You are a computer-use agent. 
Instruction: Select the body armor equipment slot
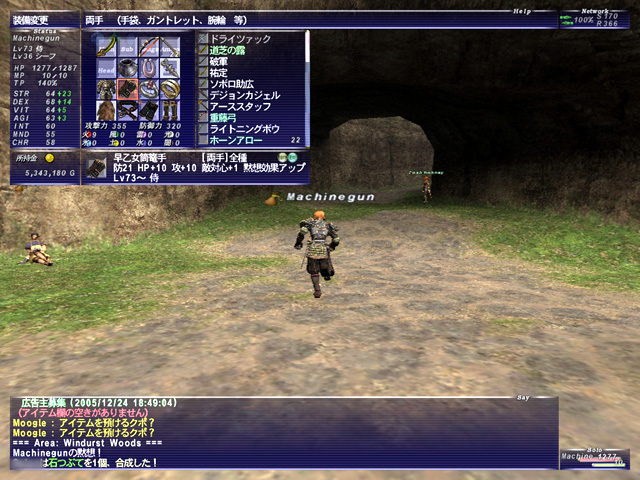click(107, 90)
